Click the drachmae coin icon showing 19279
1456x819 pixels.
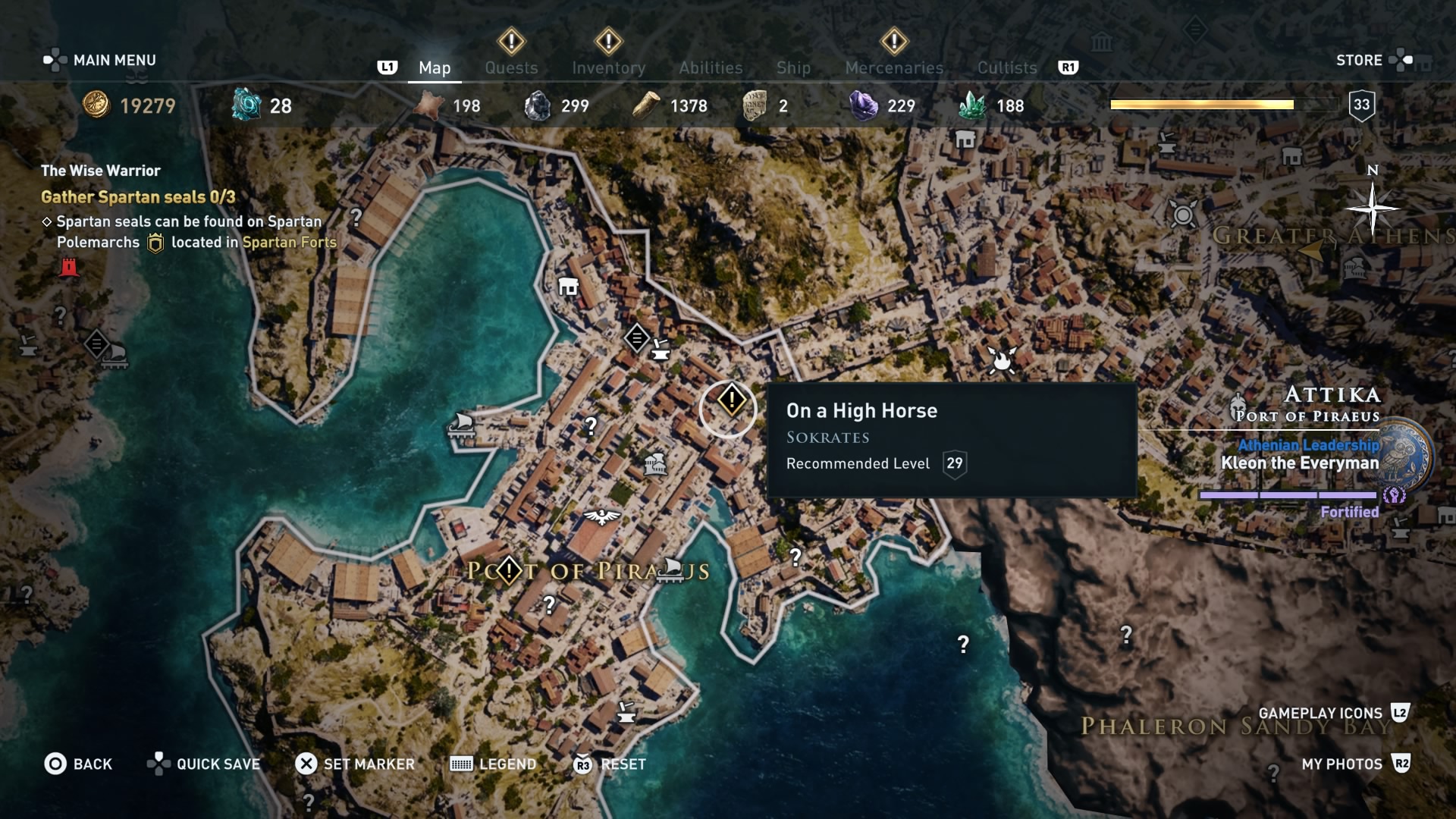99,105
